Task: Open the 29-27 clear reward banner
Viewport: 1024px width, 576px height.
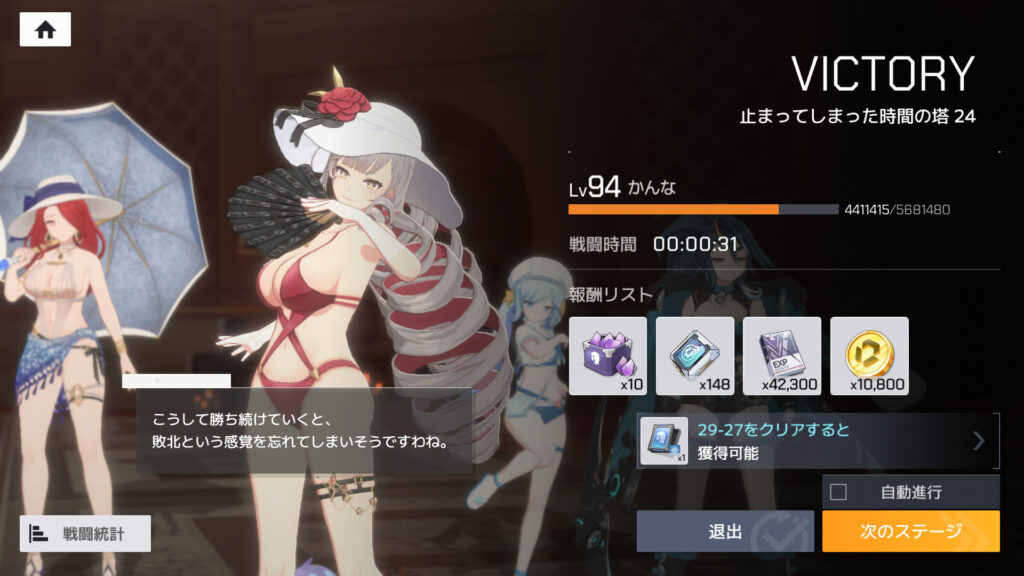Action: (x=818, y=441)
